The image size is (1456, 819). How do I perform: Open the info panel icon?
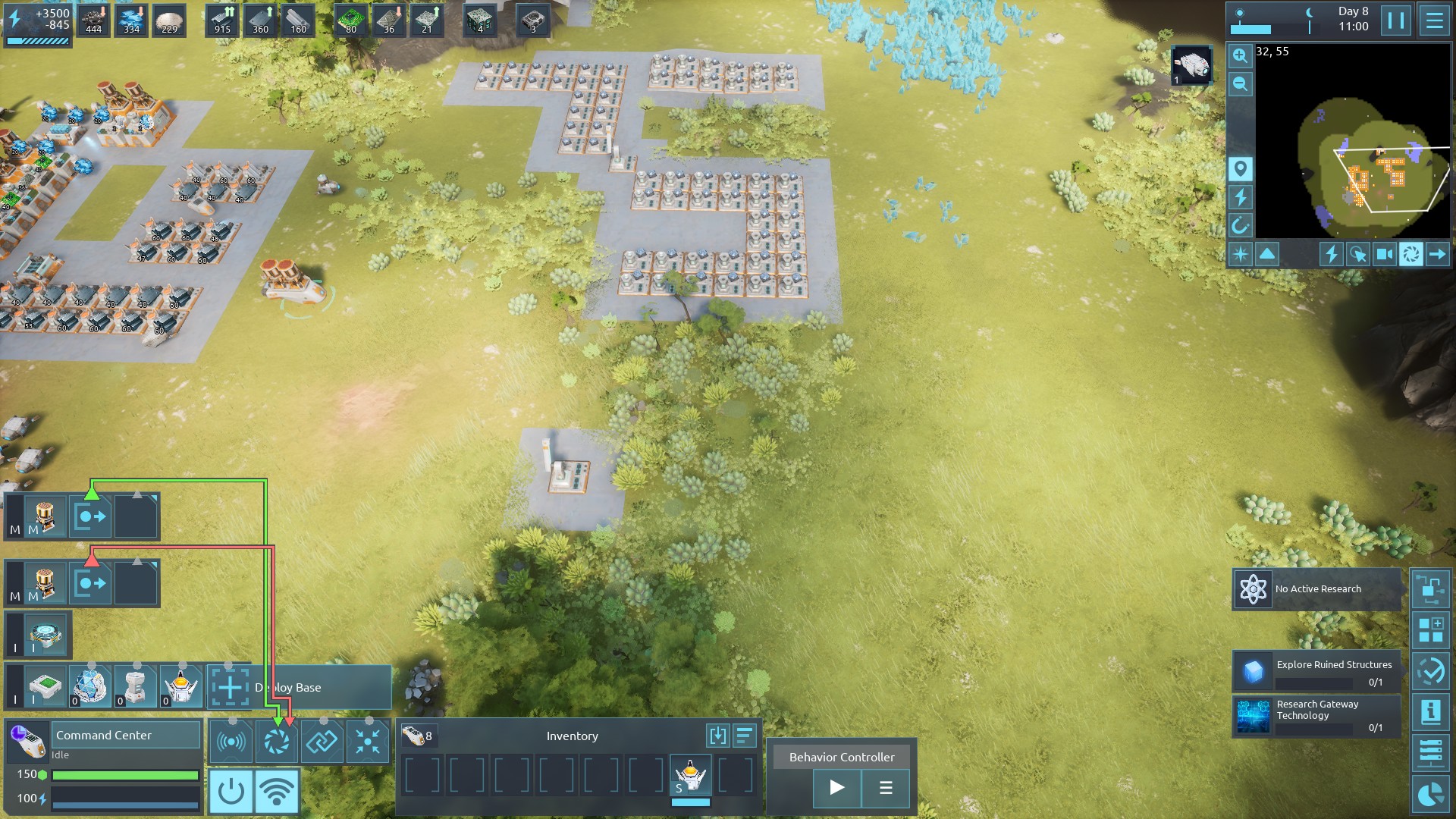click(1430, 711)
